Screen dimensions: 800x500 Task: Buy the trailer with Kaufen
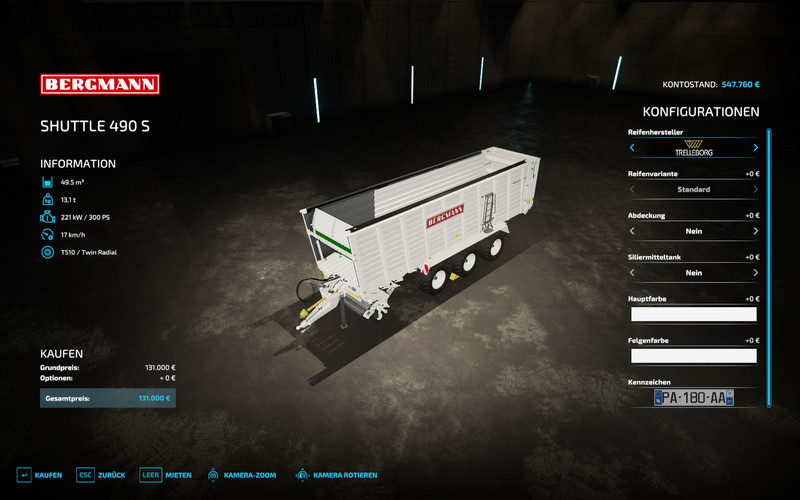click(x=40, y=475)
